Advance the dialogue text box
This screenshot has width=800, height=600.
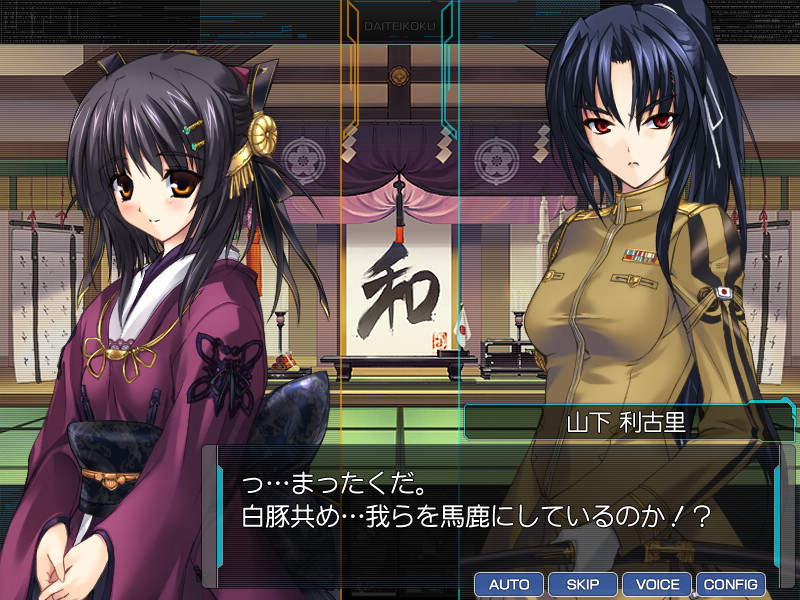pyautogui.click(x=490, y=505)
